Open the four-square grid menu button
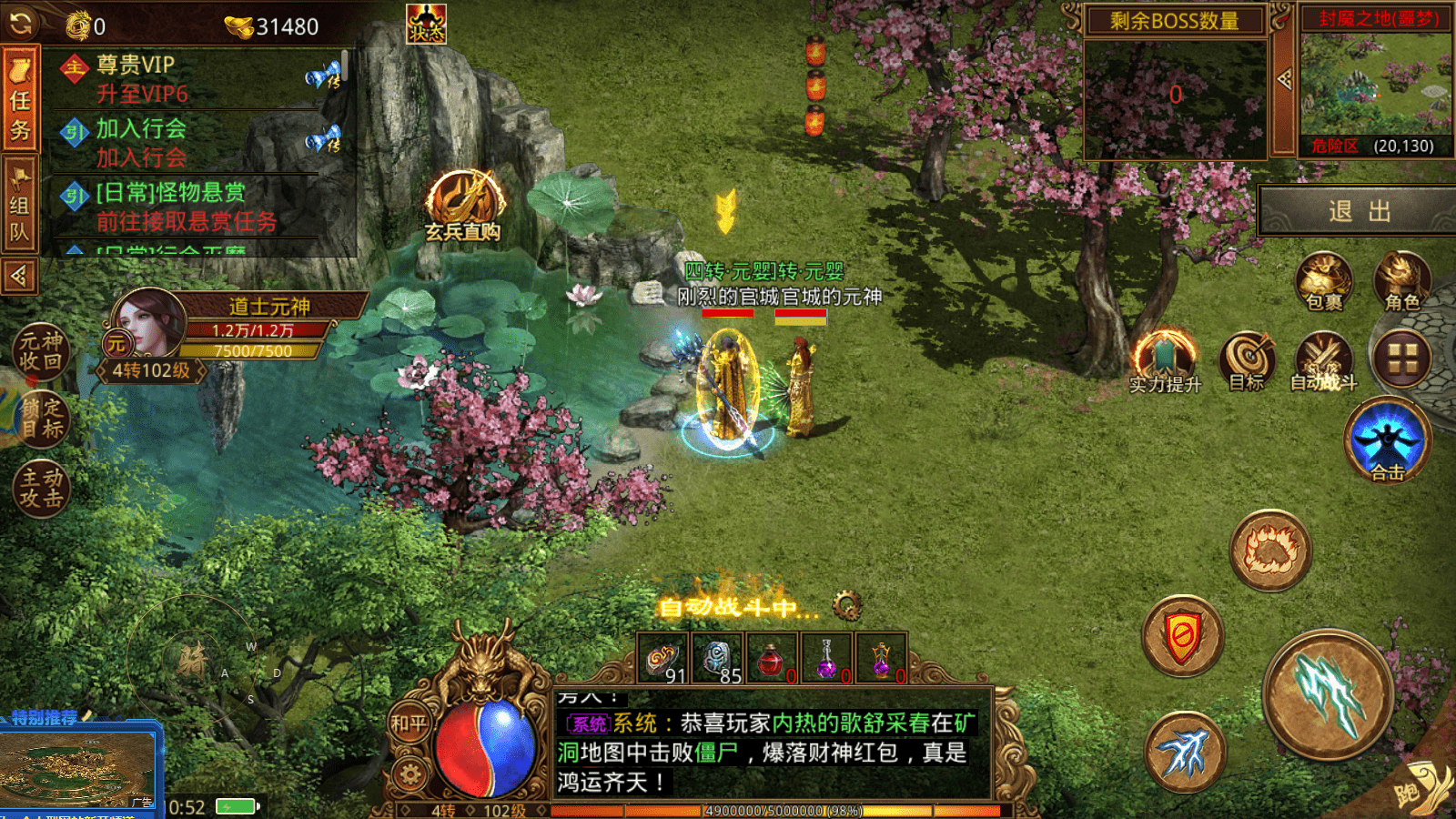 click(x=1401, y=359)
